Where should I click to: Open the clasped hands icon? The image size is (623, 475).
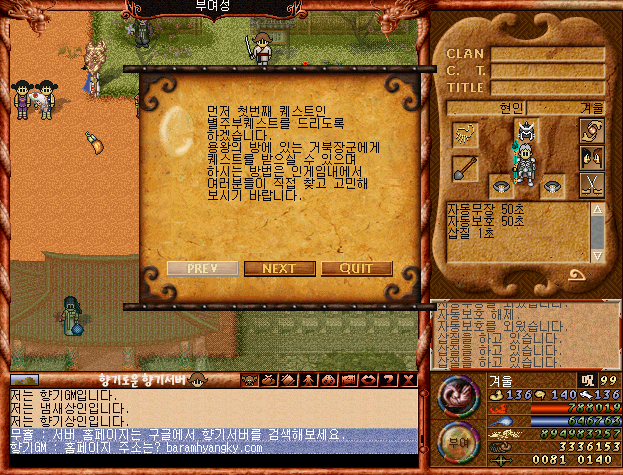click(x=593, y=131)
